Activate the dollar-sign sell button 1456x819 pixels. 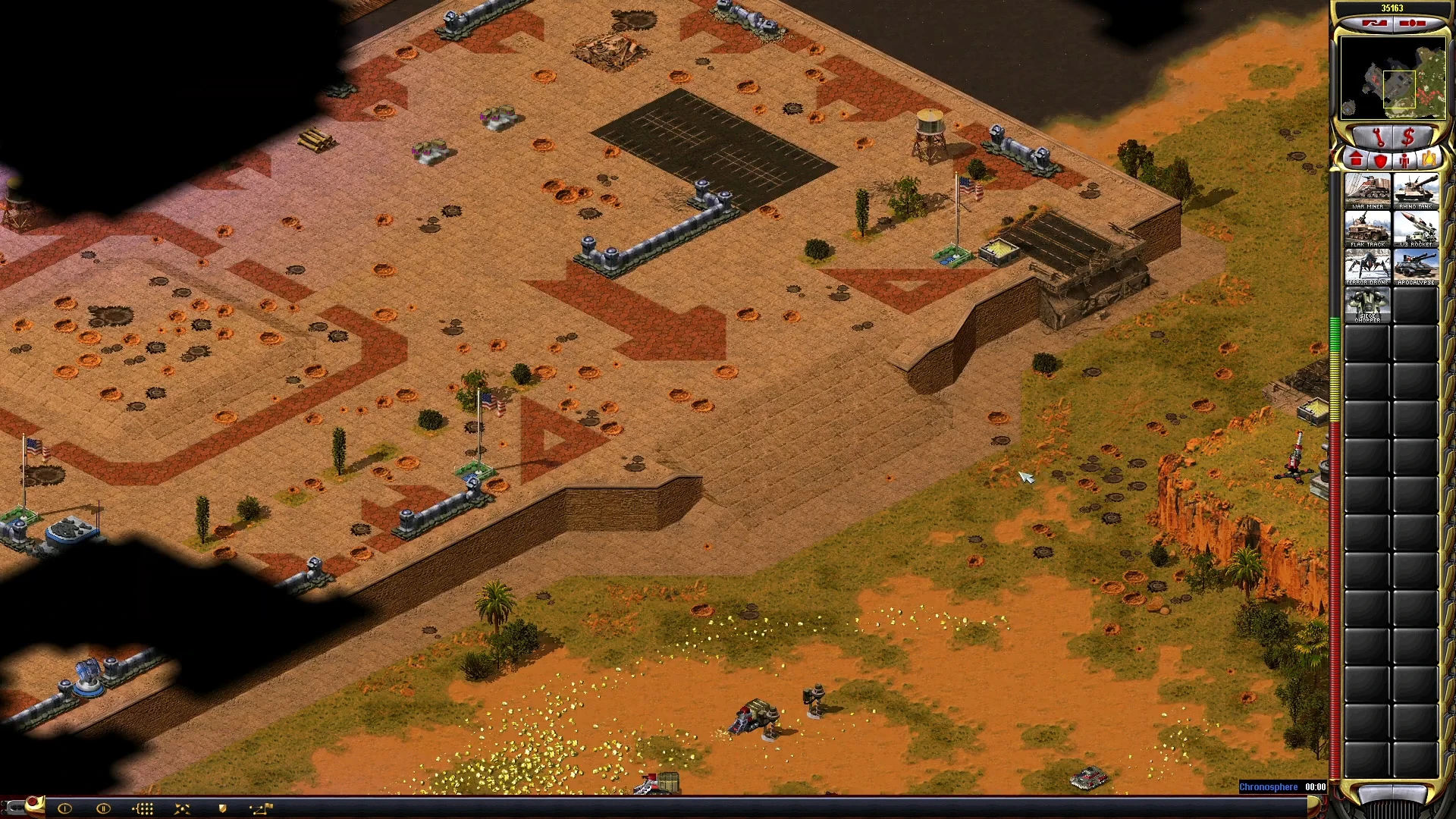coord(1409,138)
